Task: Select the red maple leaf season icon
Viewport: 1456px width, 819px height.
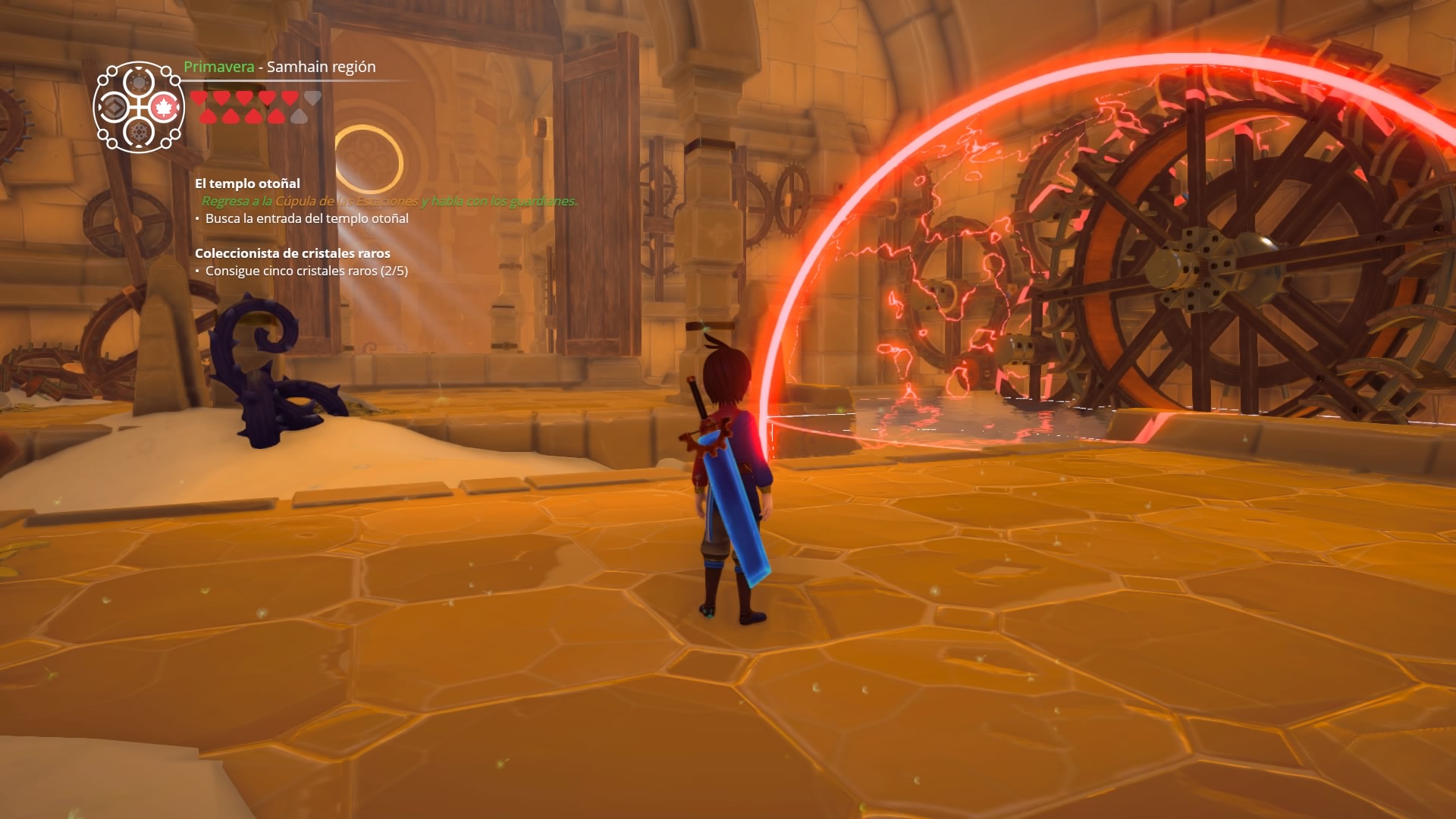Action: pyautogui.click(x=163, y=108)
